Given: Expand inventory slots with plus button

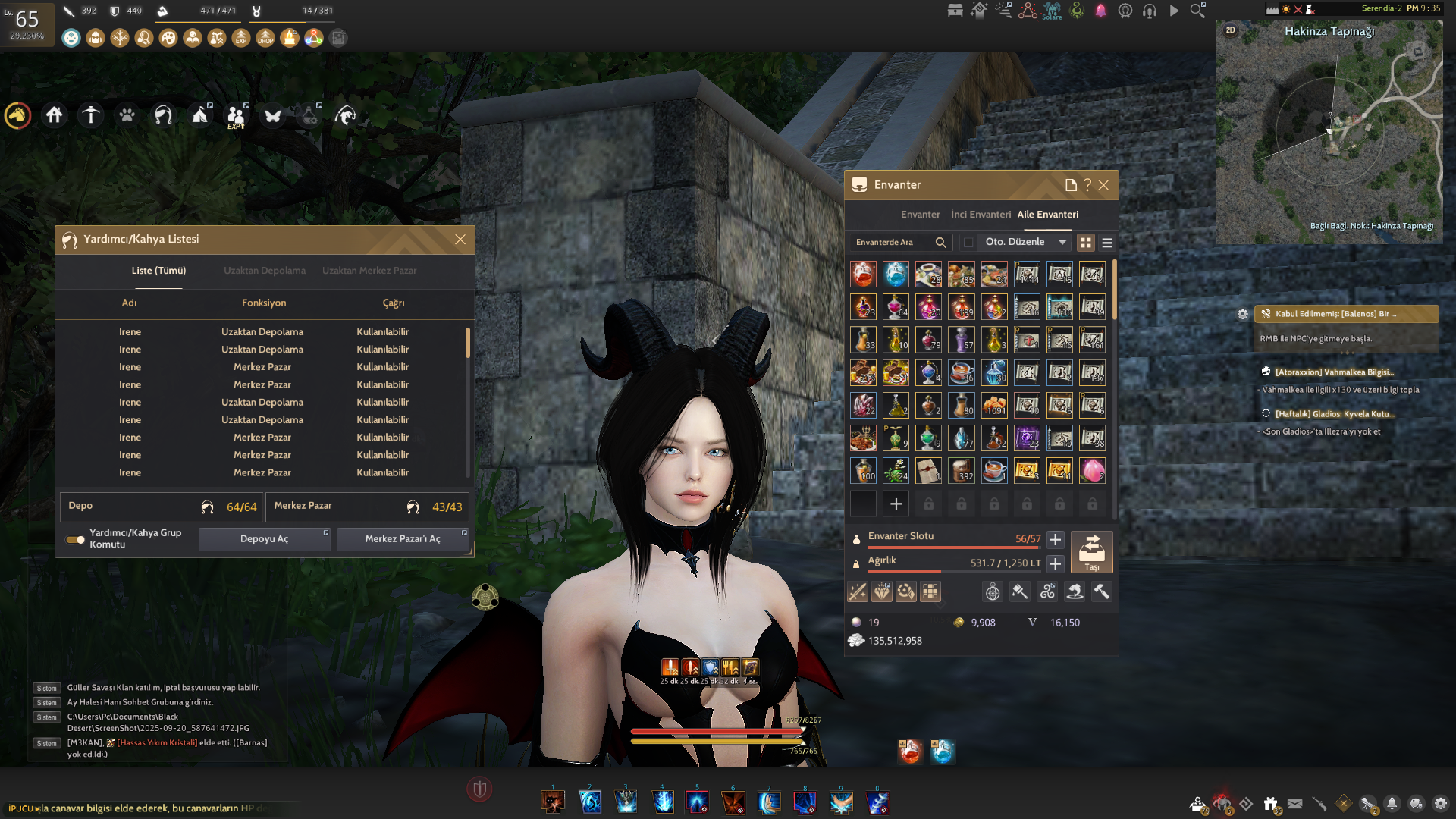Looking at the screenshot, I should pos(1055,540).
